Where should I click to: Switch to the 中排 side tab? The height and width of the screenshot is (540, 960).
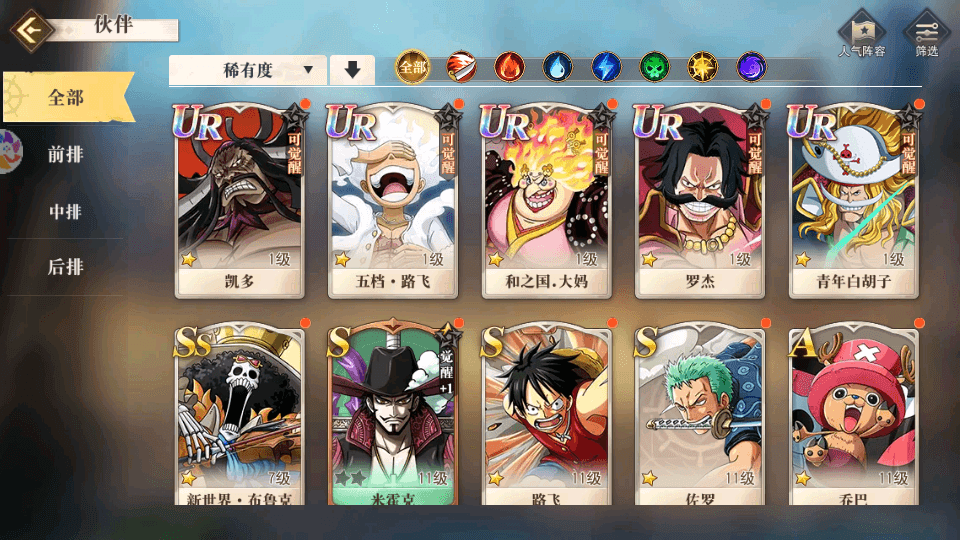[66, 212]
